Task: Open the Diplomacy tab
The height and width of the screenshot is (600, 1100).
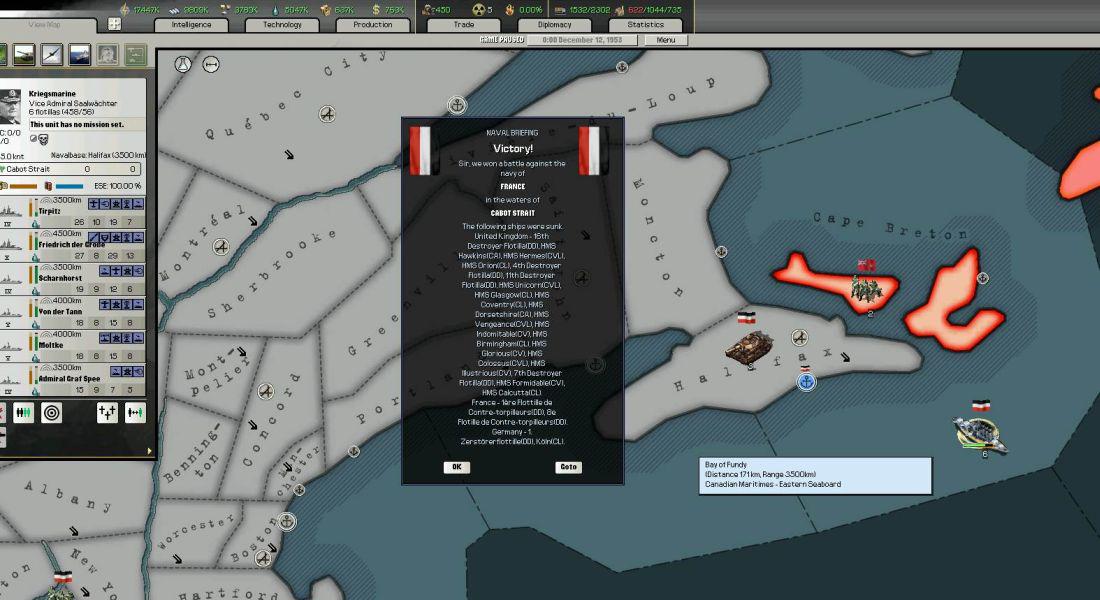Action: coord(554,24)
